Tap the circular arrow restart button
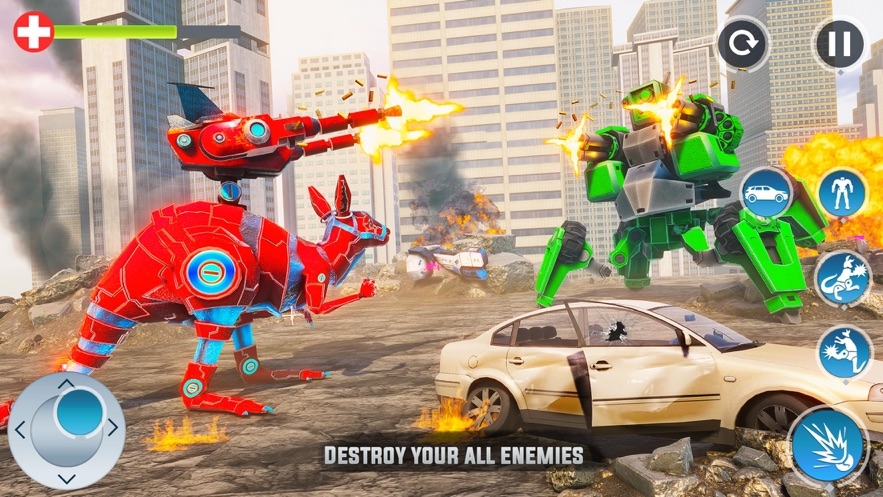Image resolution: width=883 pixels, height=497 pixels. (744, 44)
